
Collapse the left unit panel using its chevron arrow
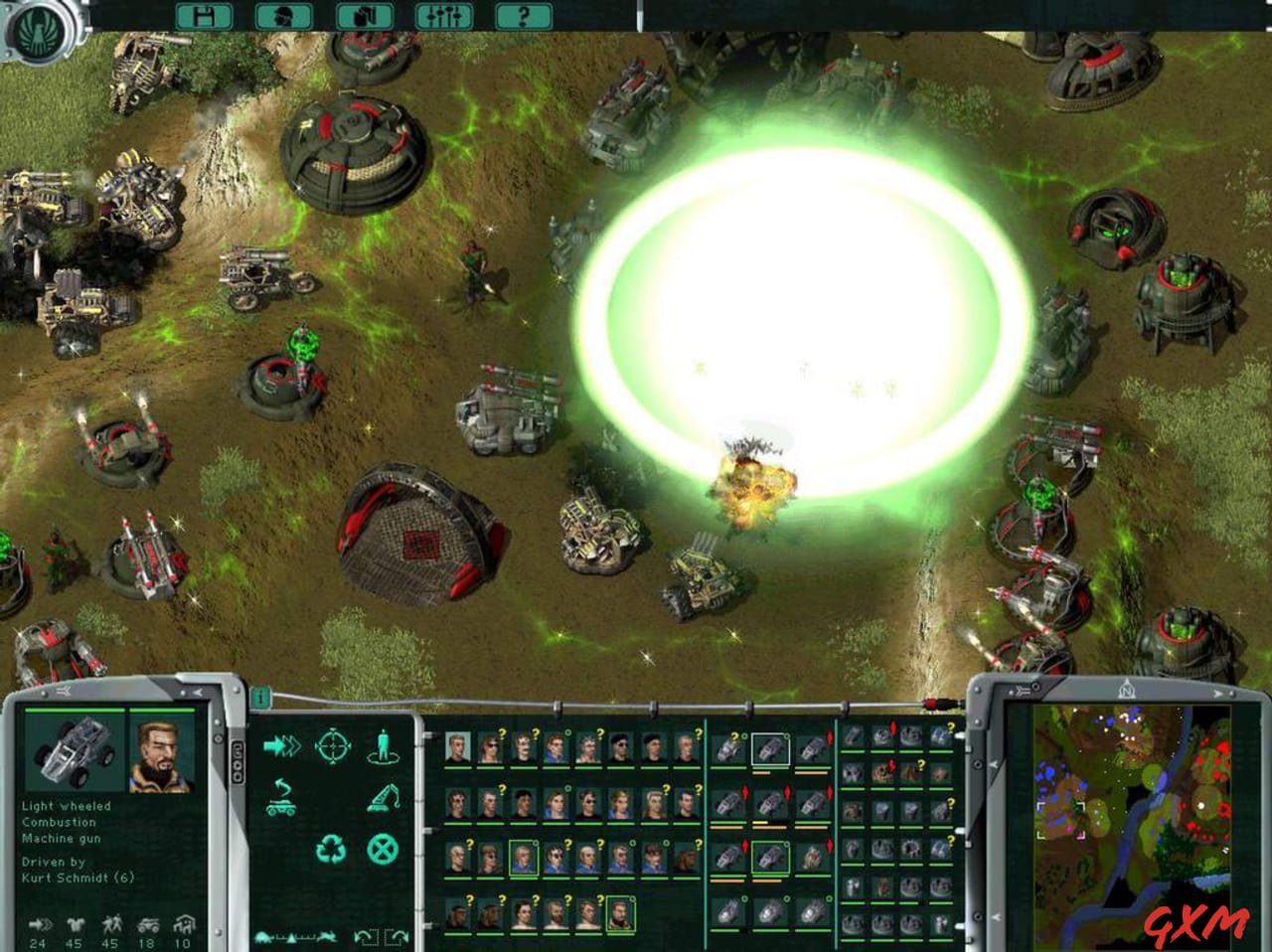[198, 692]
